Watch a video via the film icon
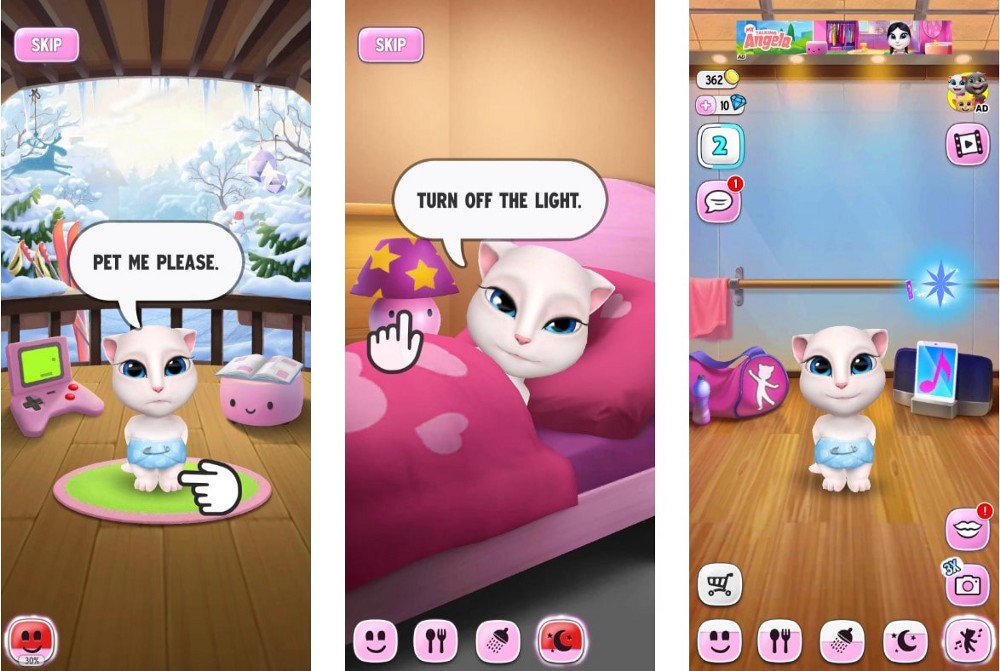Image resolution: width=1000 pixels, height=671 pixels. pyautogui.click(x=967, y=145)
